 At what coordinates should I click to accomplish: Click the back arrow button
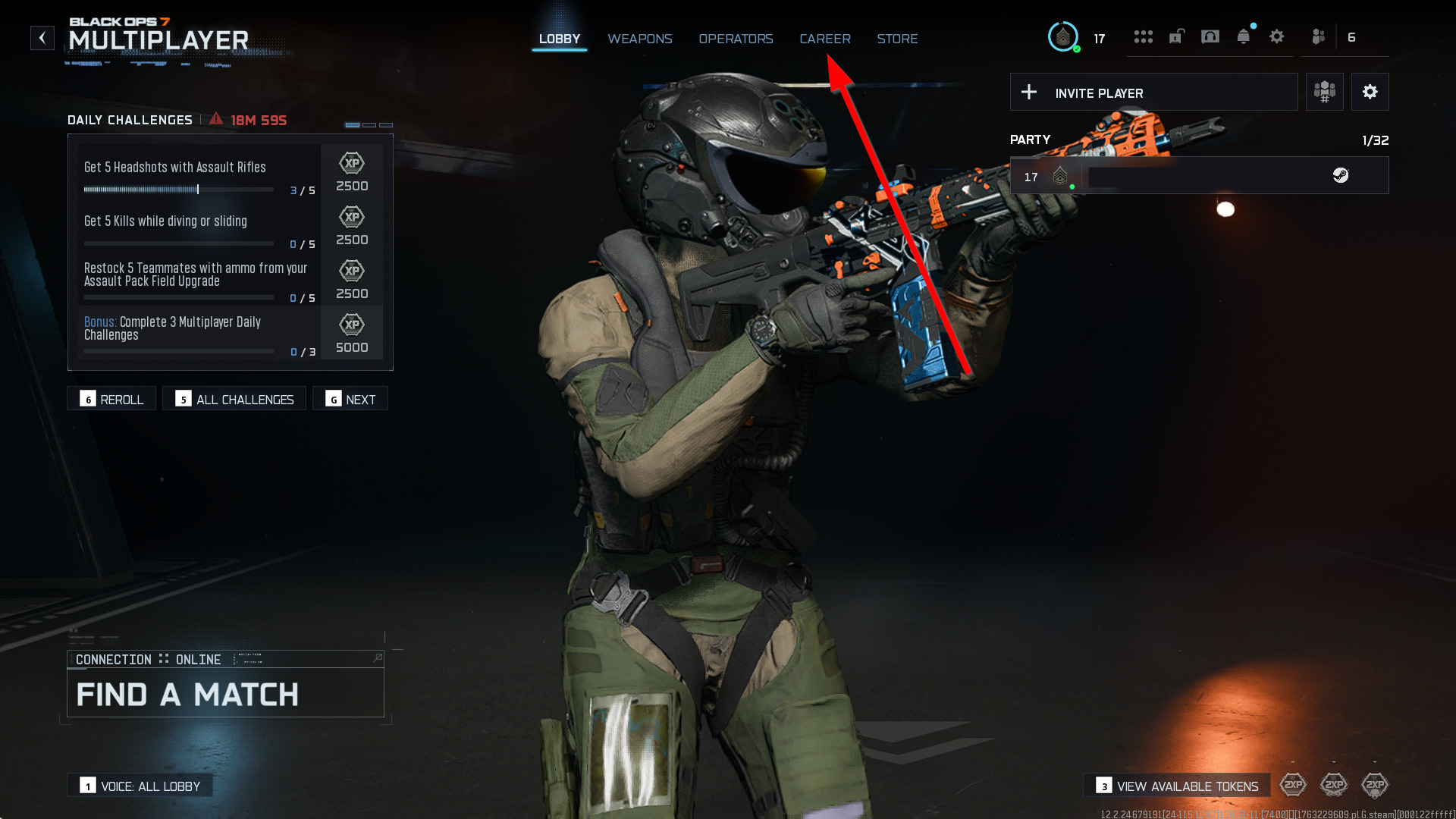coord(42,37)
